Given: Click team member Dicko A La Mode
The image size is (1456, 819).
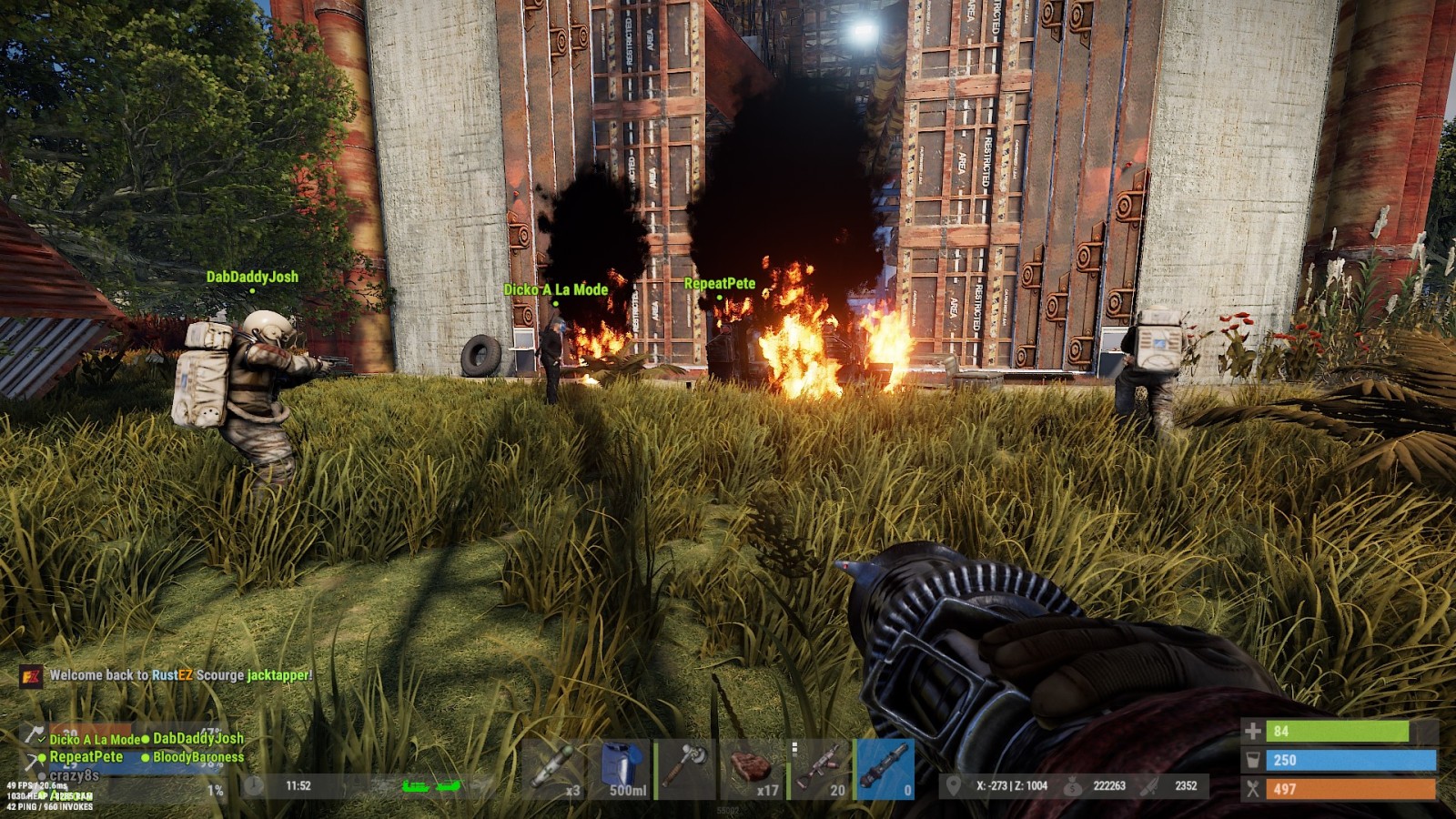Looking at the screenshot, I should tap(95, 740).
